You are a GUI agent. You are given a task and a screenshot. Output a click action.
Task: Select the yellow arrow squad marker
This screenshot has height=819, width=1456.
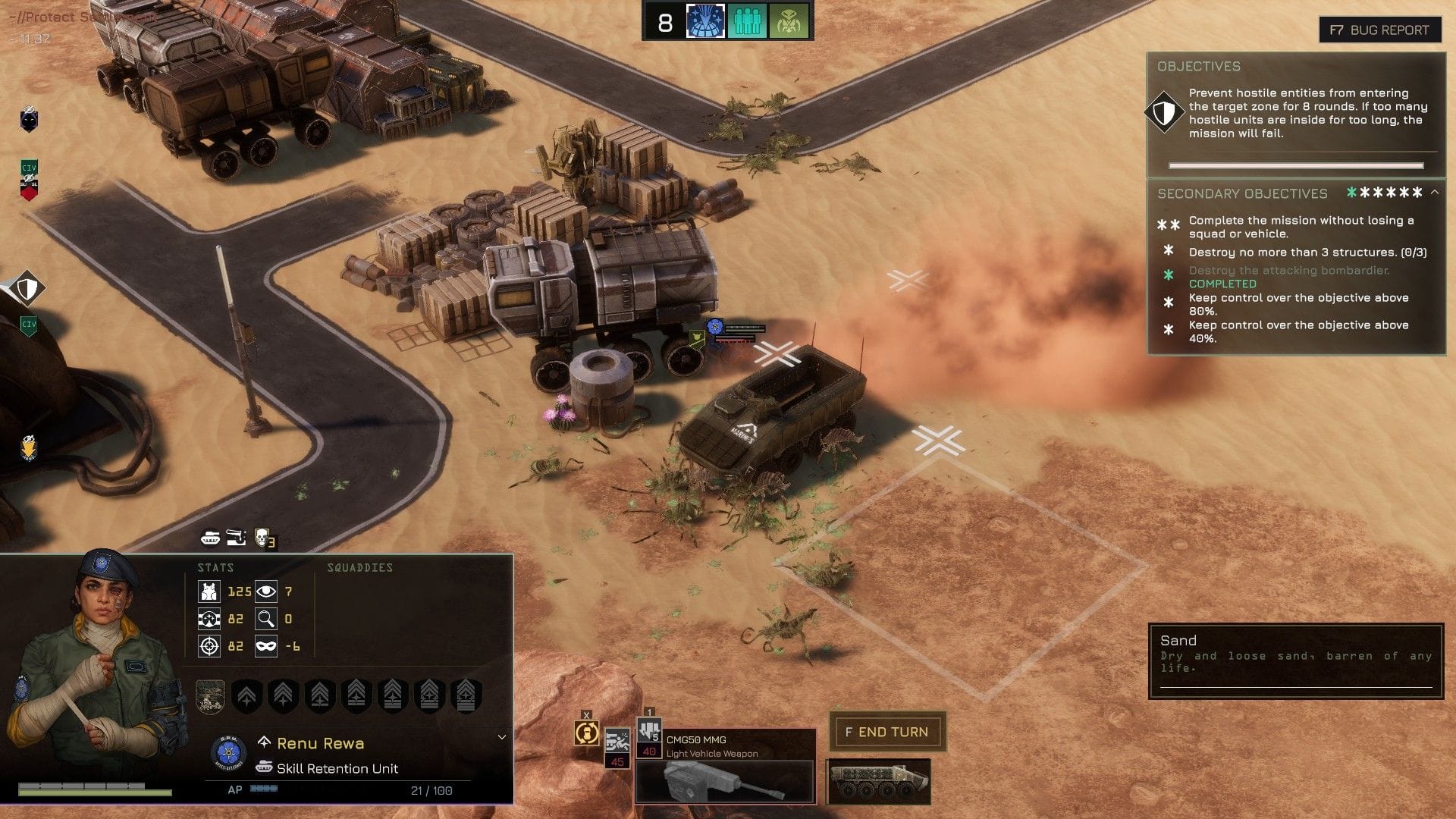coord(29,447)
